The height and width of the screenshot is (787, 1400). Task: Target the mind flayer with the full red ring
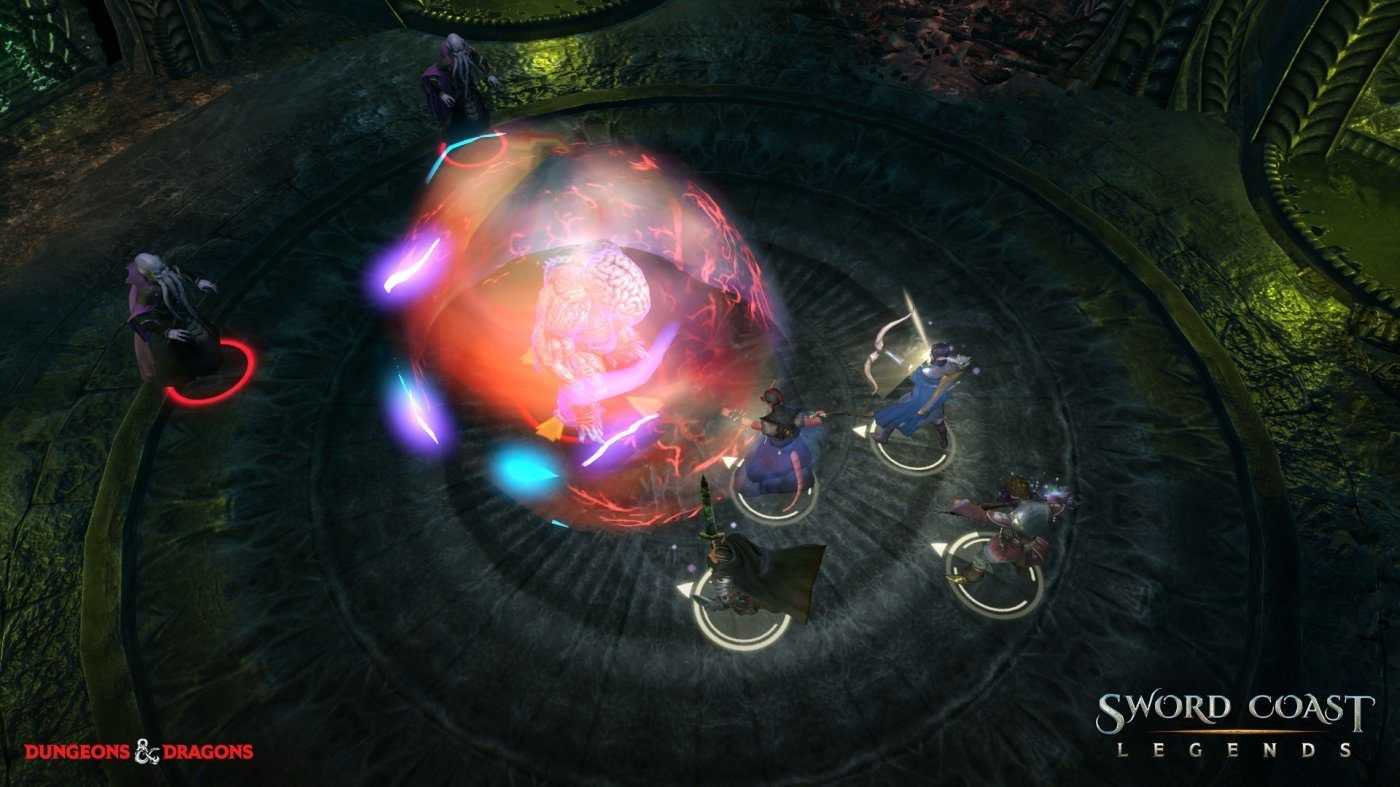click(x=170, y=320)
